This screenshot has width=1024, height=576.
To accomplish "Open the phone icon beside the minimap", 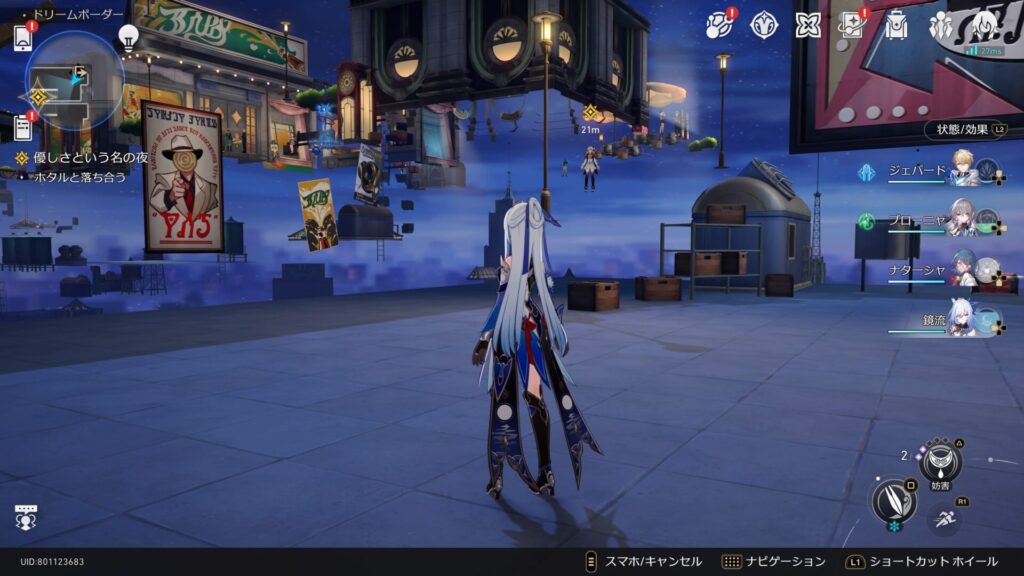I will point(22,38).
